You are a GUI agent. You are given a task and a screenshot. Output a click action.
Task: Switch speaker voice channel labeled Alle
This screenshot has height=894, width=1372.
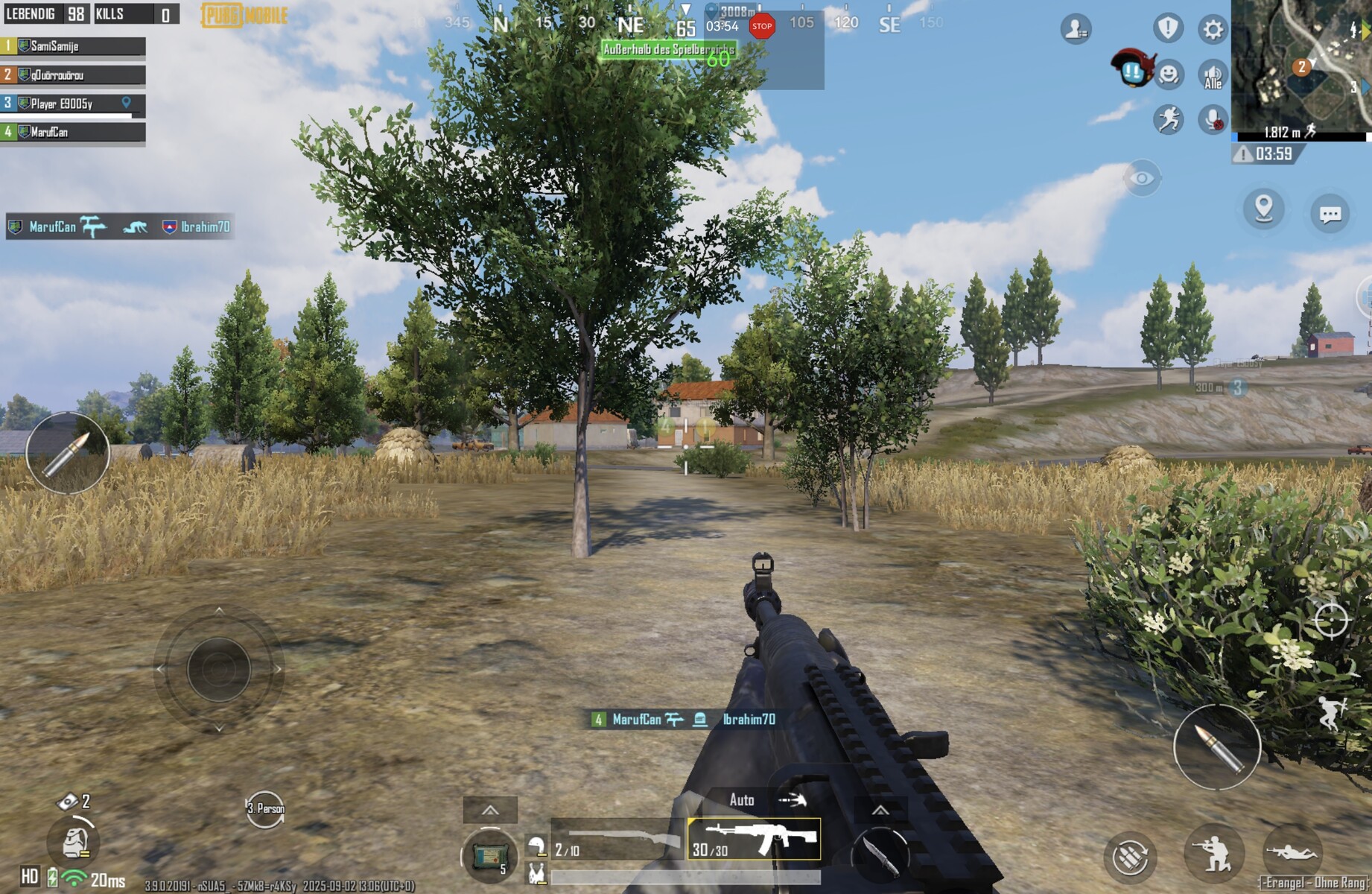(x=1213, y=75)
